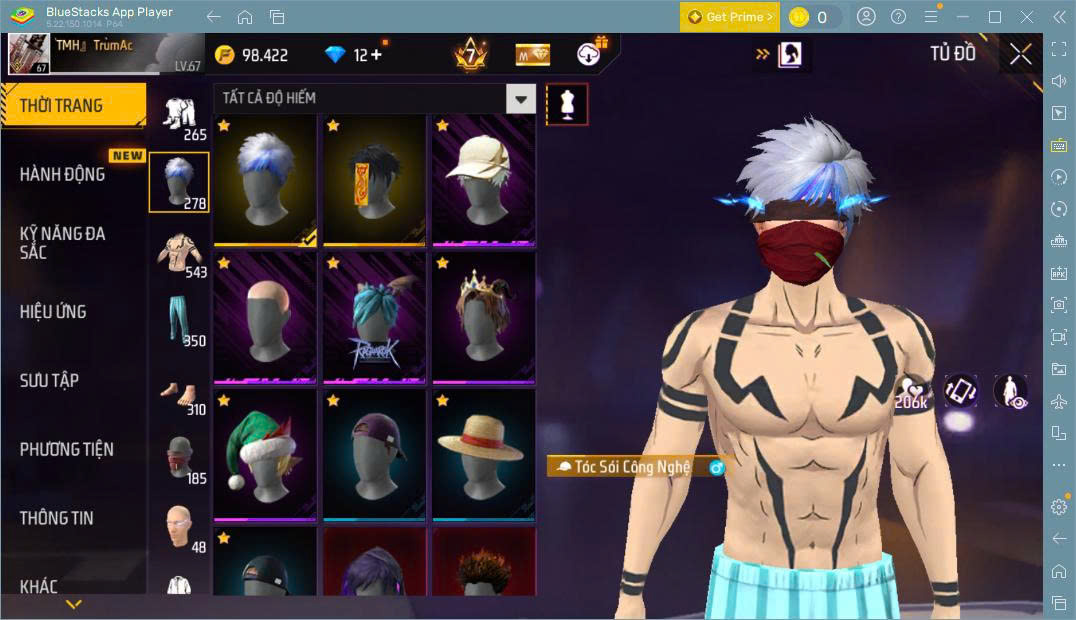Go to the SƯU TẬP tab
The image size is (1076, 620).
click(x=50, y=380)
